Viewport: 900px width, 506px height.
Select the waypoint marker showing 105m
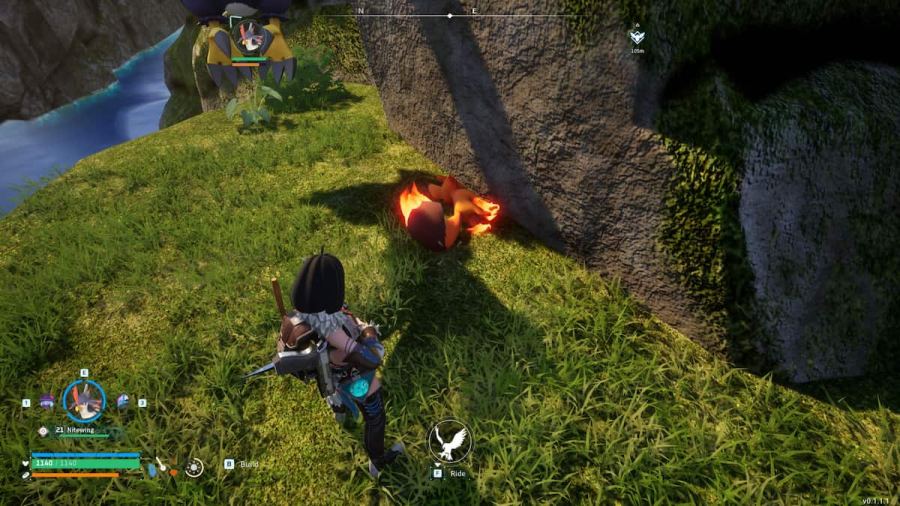pos(636,38)
